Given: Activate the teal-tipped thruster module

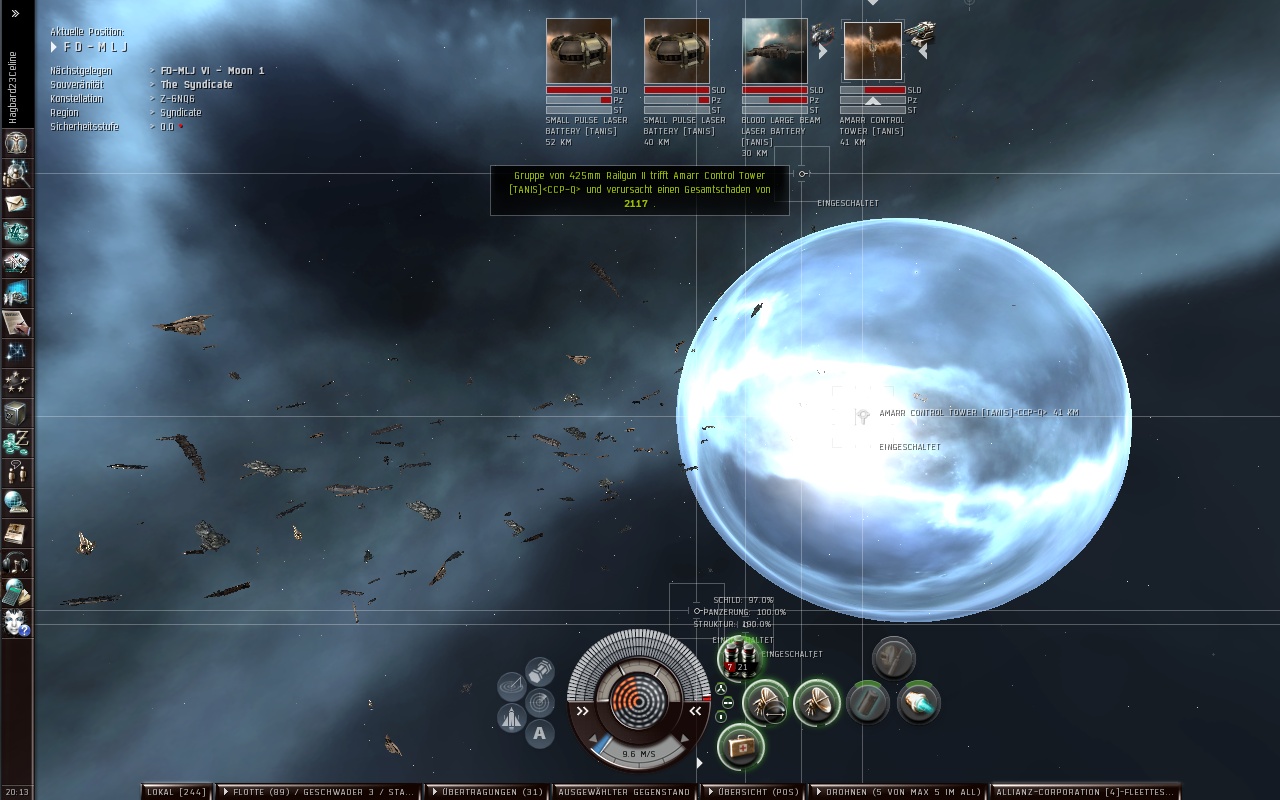Looking at the screenshot, I should [x=918, y=703].
